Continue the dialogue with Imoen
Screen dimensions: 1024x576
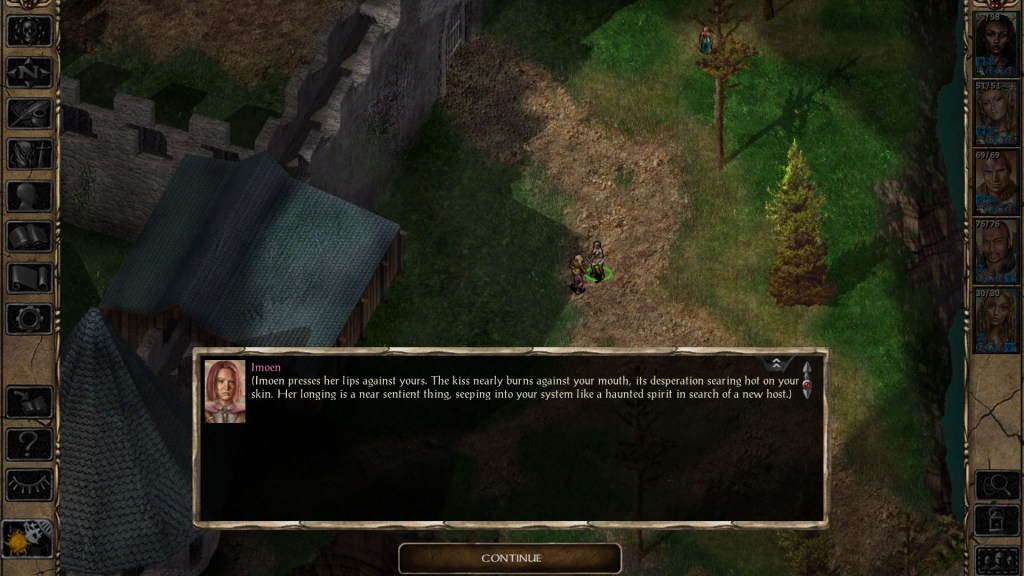coord(510,557)
